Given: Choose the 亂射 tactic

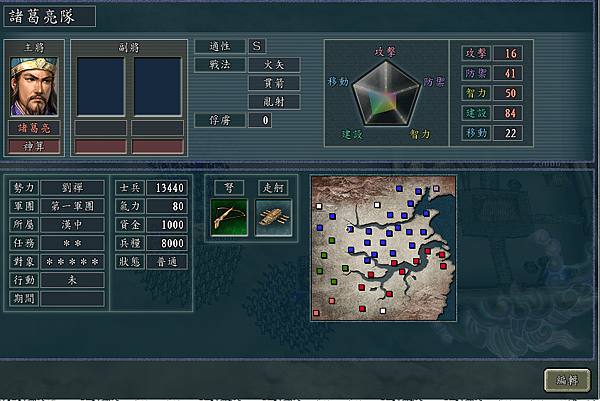Looking at the screenshot, I should coord(273,101).
